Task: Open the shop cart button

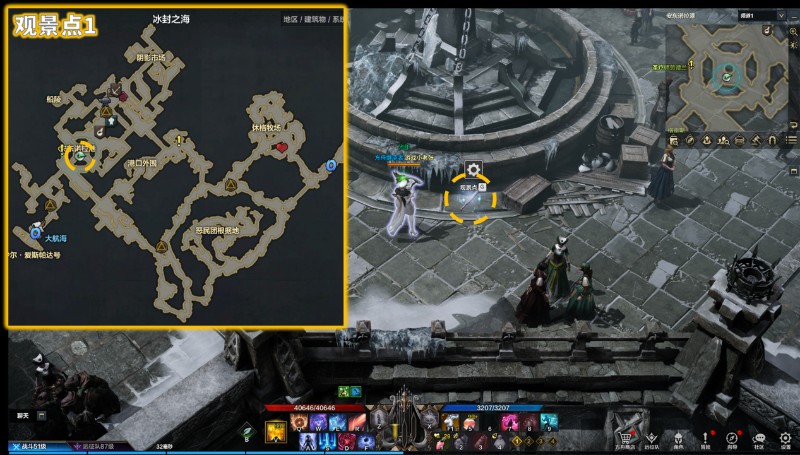Action: (627, 438)
